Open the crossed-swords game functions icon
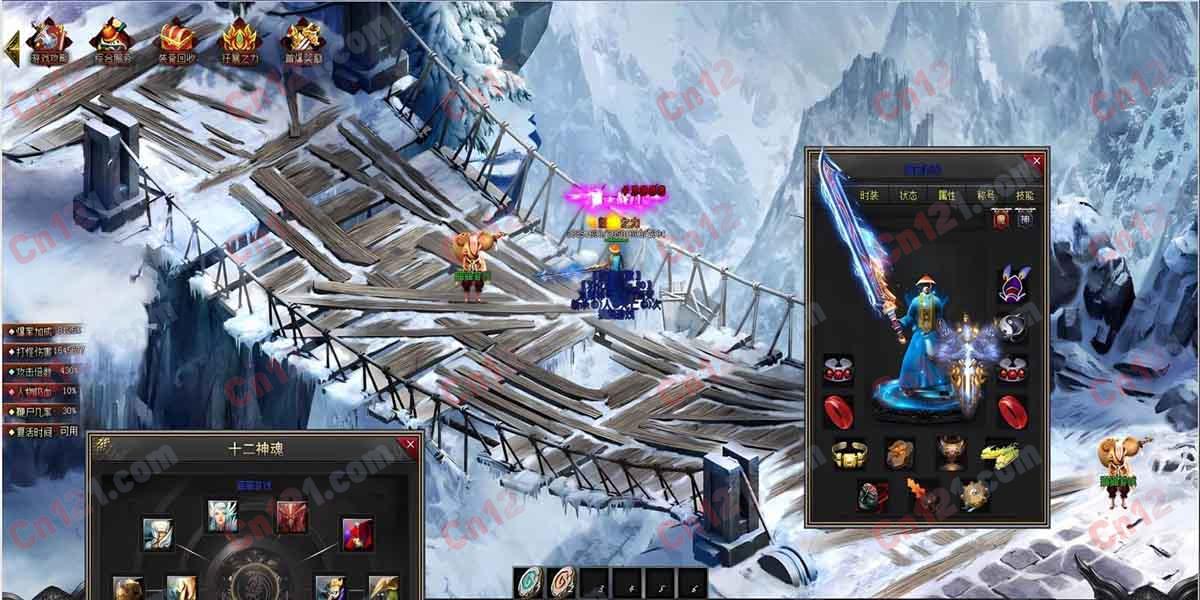1200x600 pixels. pos(48,40)
